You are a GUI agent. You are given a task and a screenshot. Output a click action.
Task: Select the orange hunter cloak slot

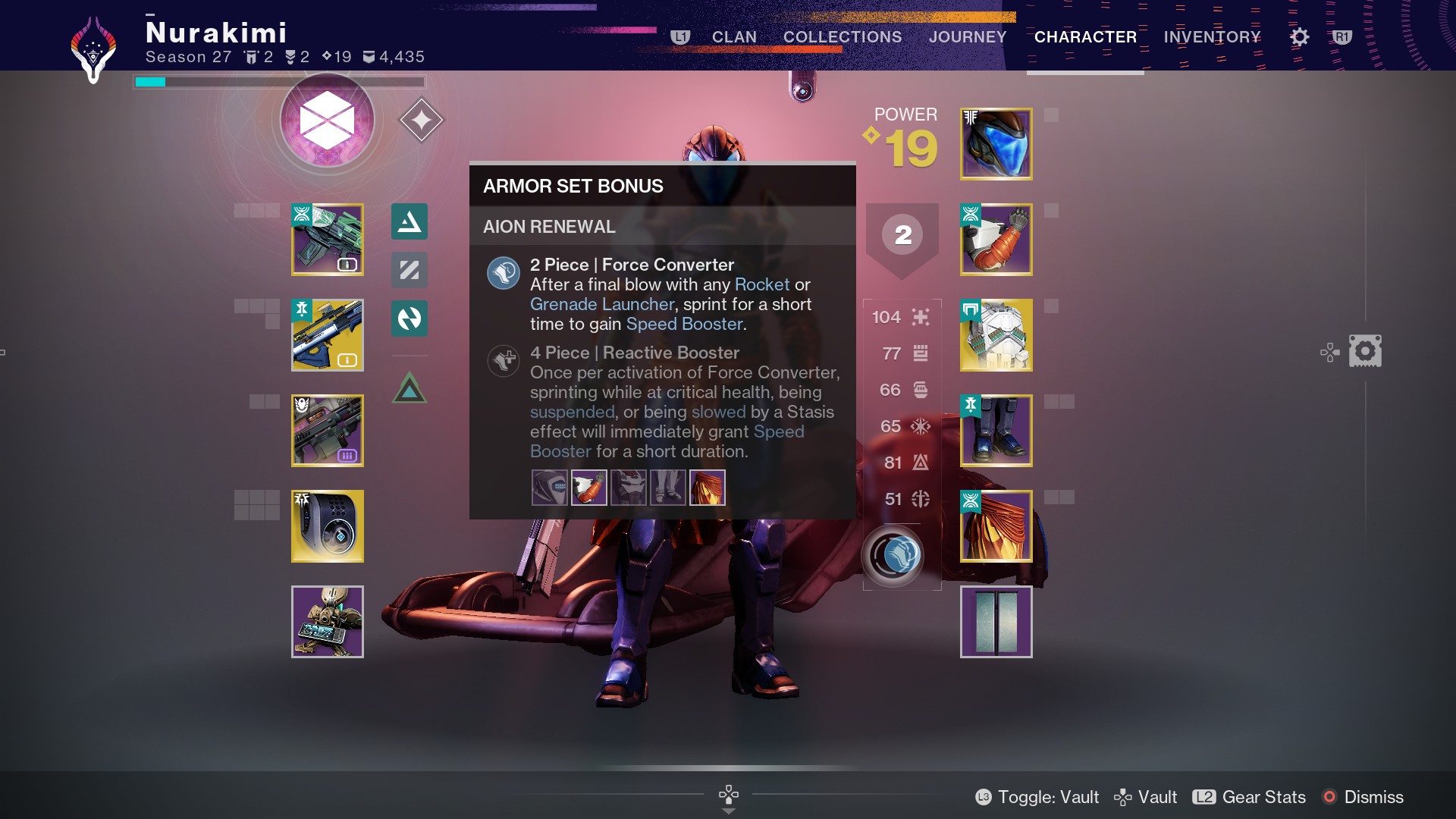(x=996, y=526)
